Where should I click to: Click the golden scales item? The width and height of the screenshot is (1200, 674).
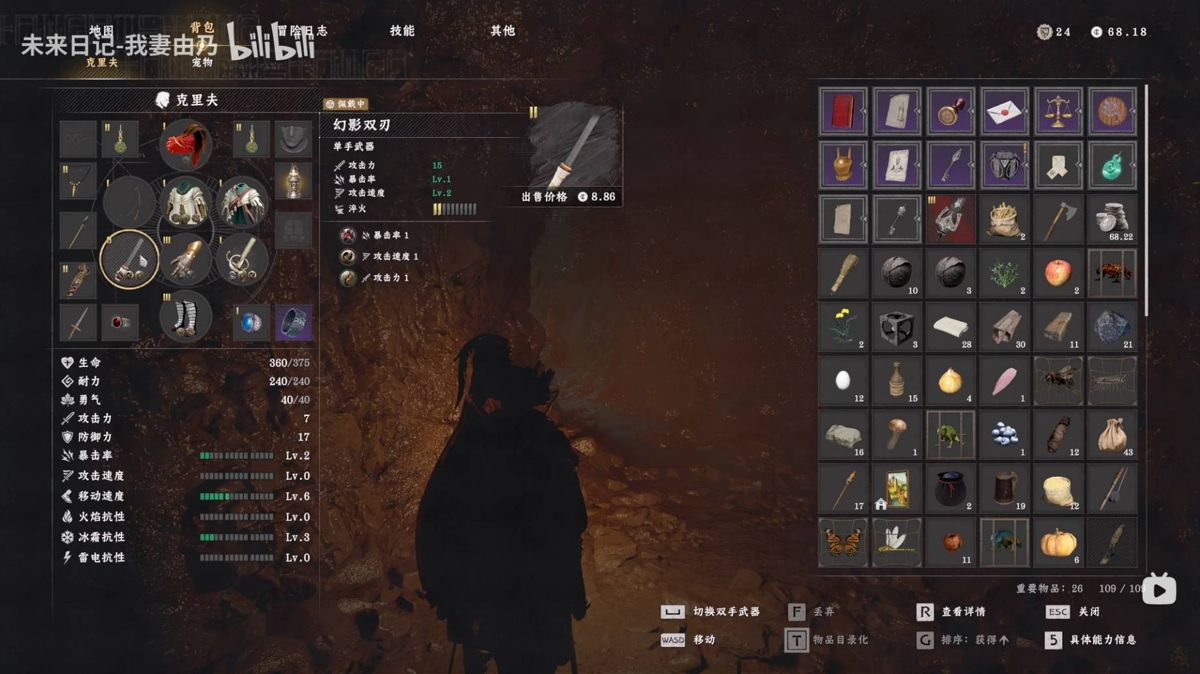(1058, 111)
